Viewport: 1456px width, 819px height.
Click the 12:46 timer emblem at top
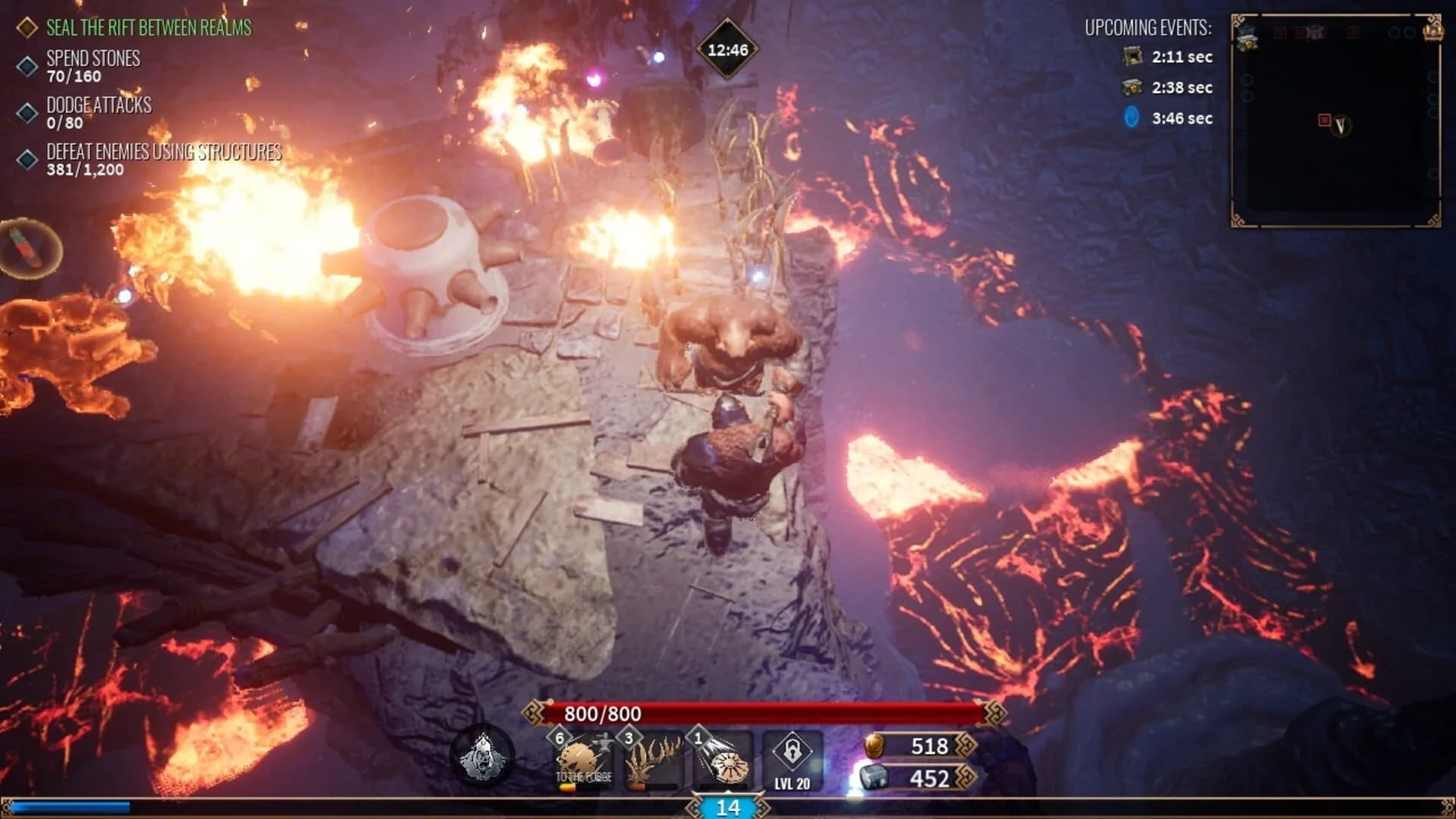tap(726, 48)
